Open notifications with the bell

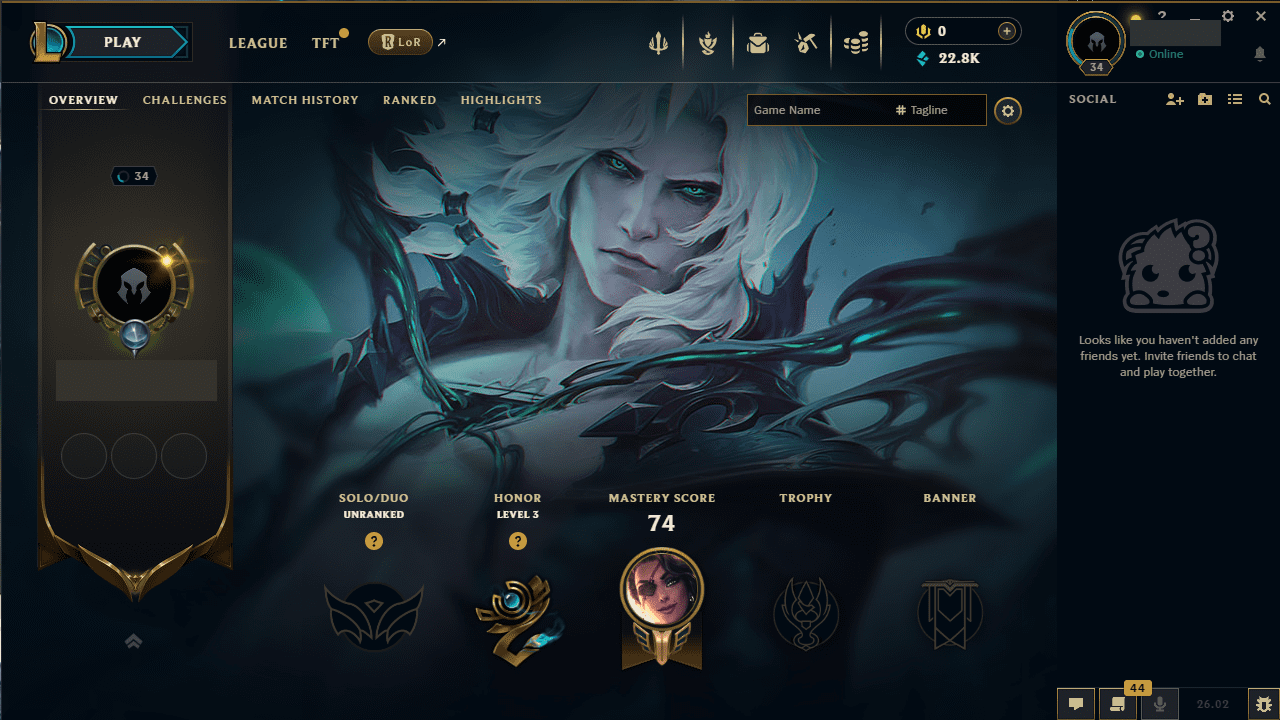[x=1261, y=54]
